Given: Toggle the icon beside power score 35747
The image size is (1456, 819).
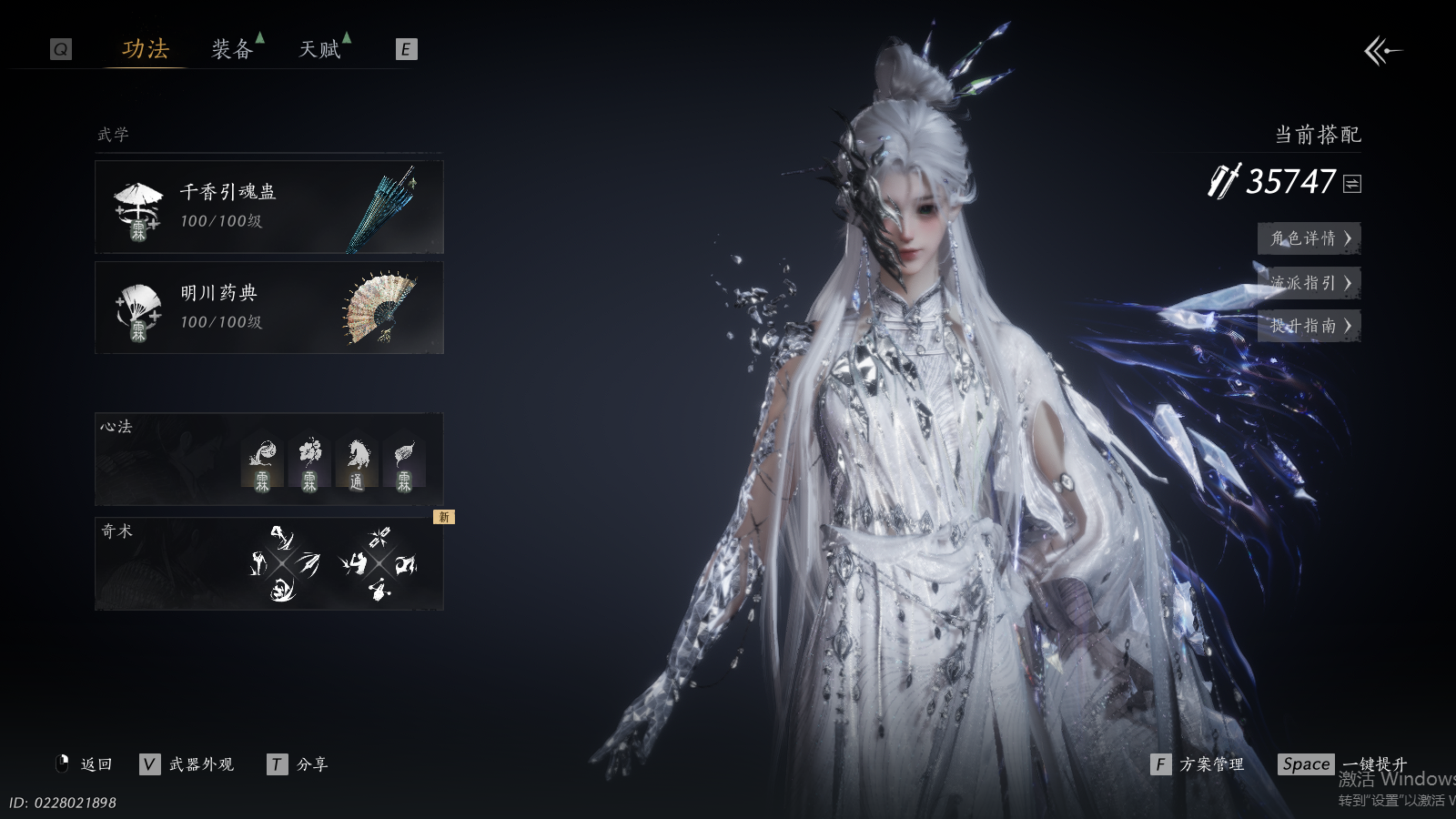Looking at the screenshot, I should click(1352, 184).
